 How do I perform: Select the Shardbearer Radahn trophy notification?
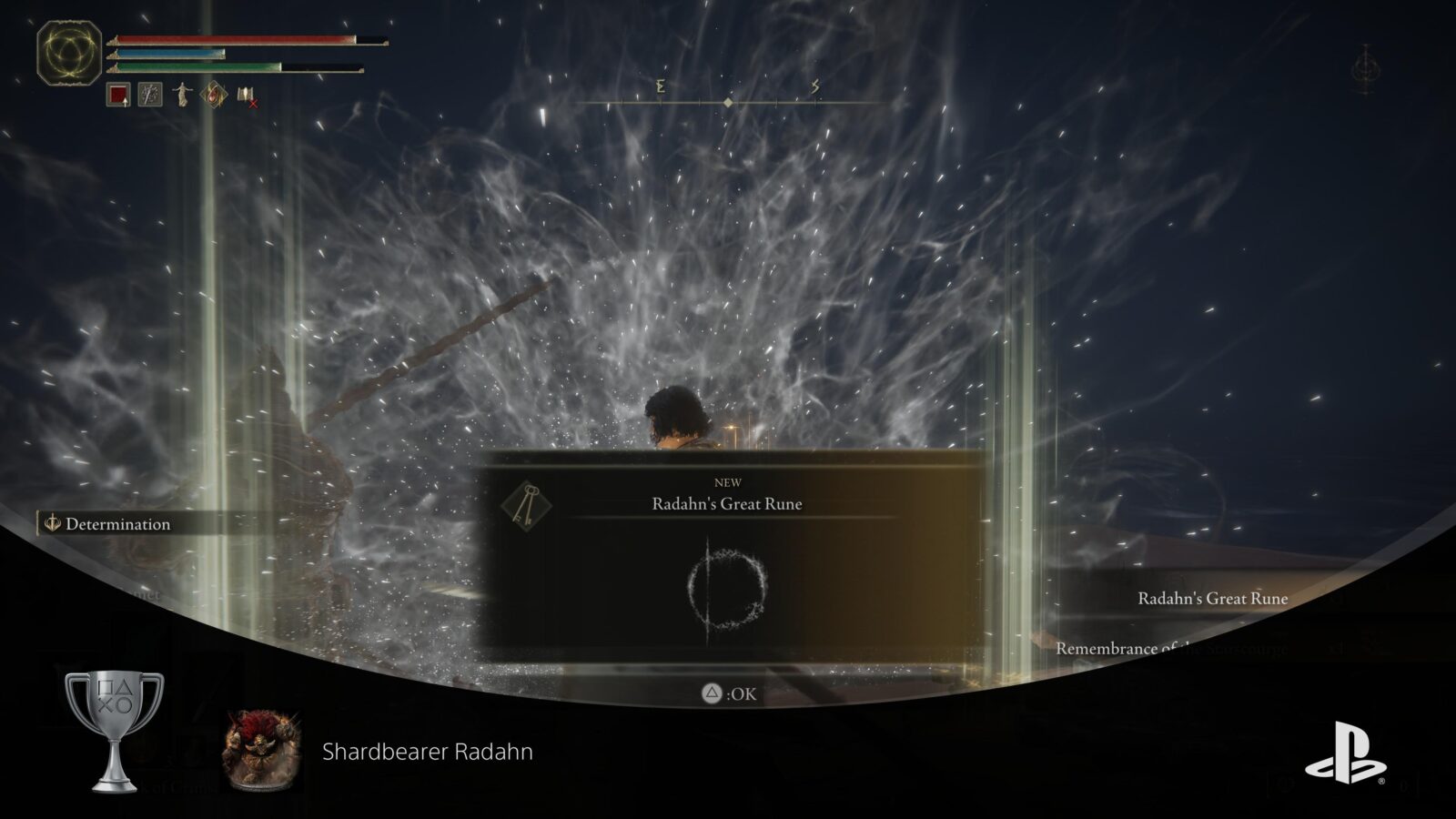coord(428,750)
